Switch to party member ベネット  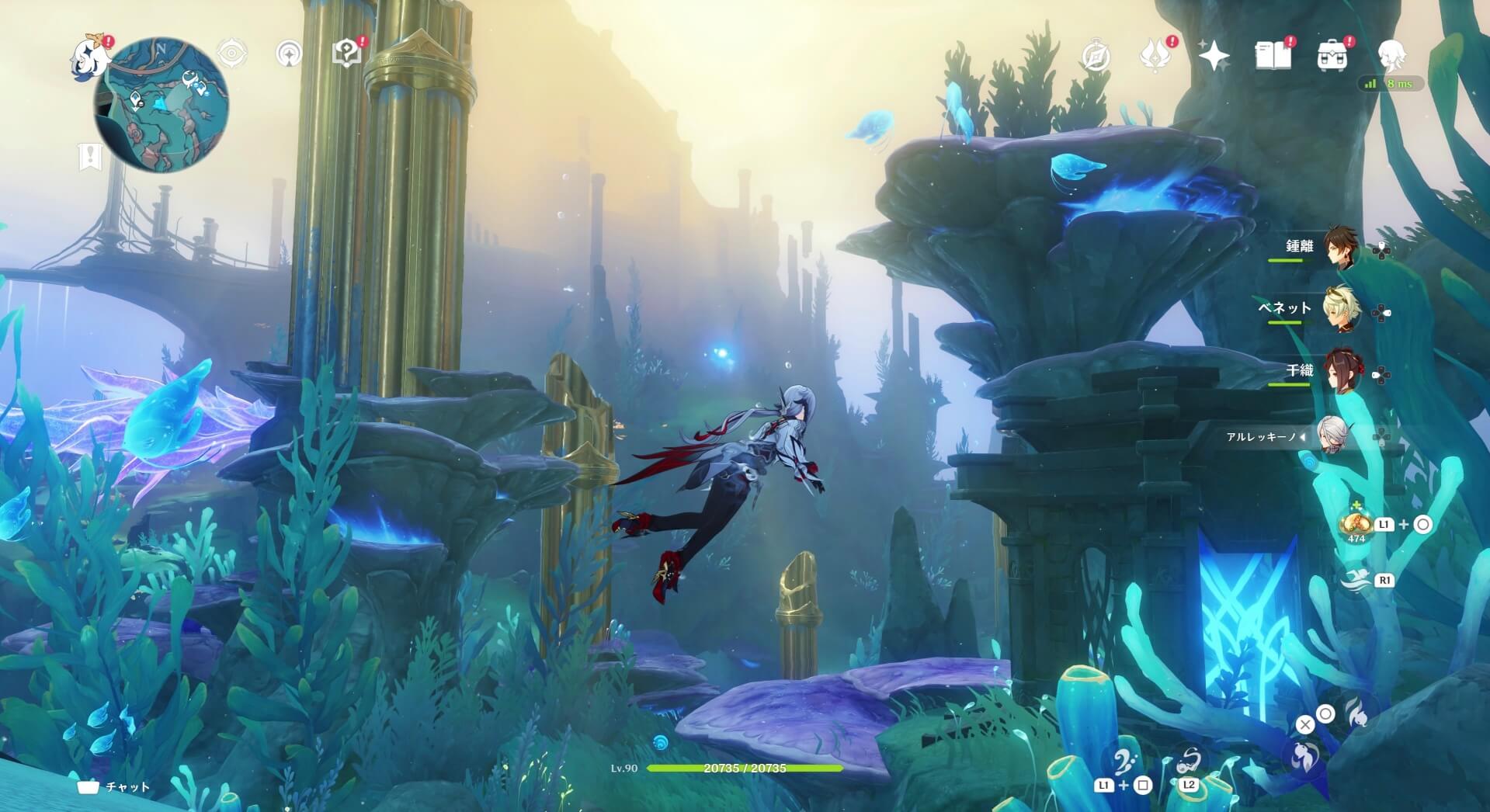tap(1339, 311)
